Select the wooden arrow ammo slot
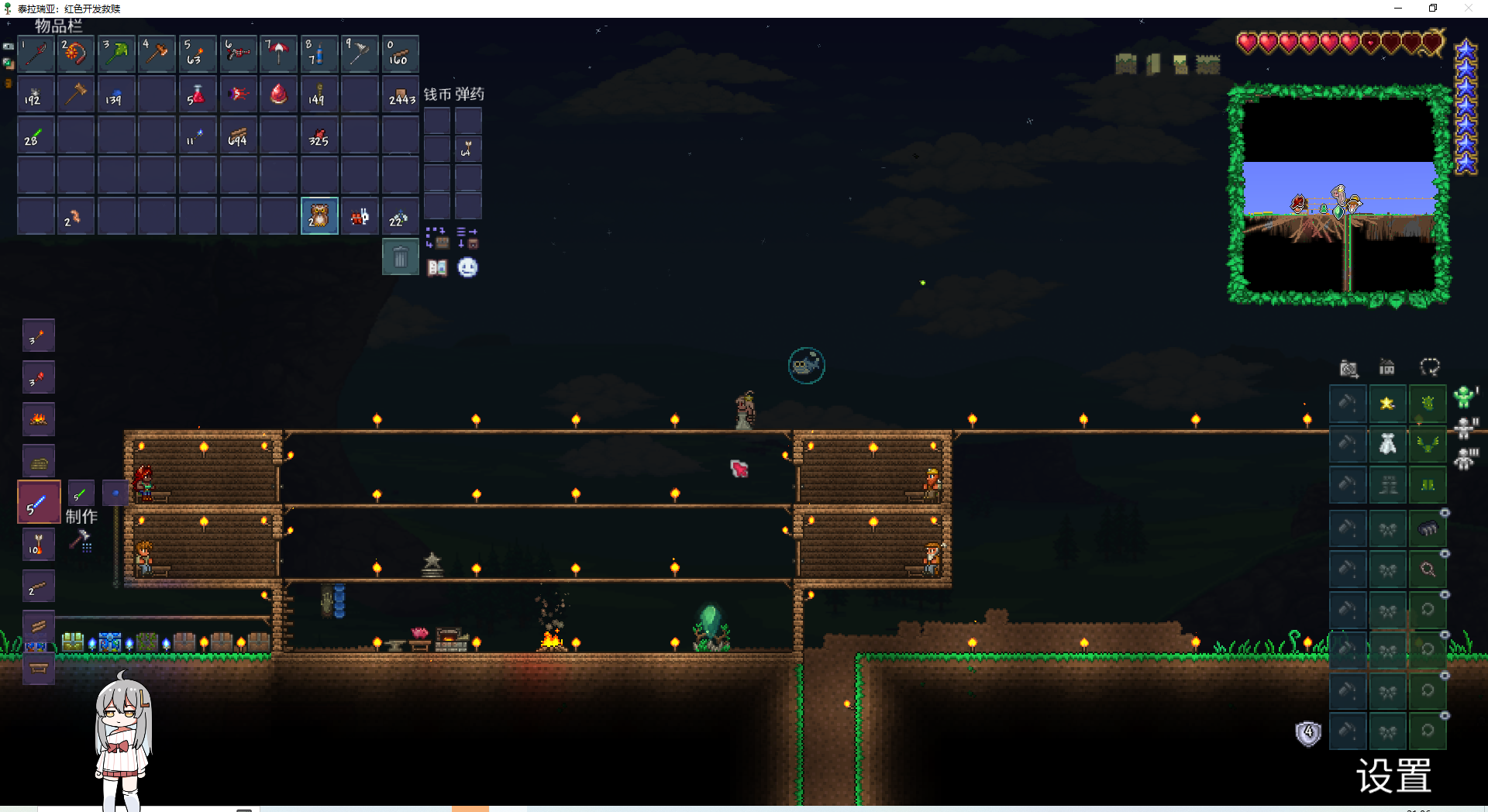This screenshot has width=1488, height=812. pyautogui.click(x=467, y=148)
